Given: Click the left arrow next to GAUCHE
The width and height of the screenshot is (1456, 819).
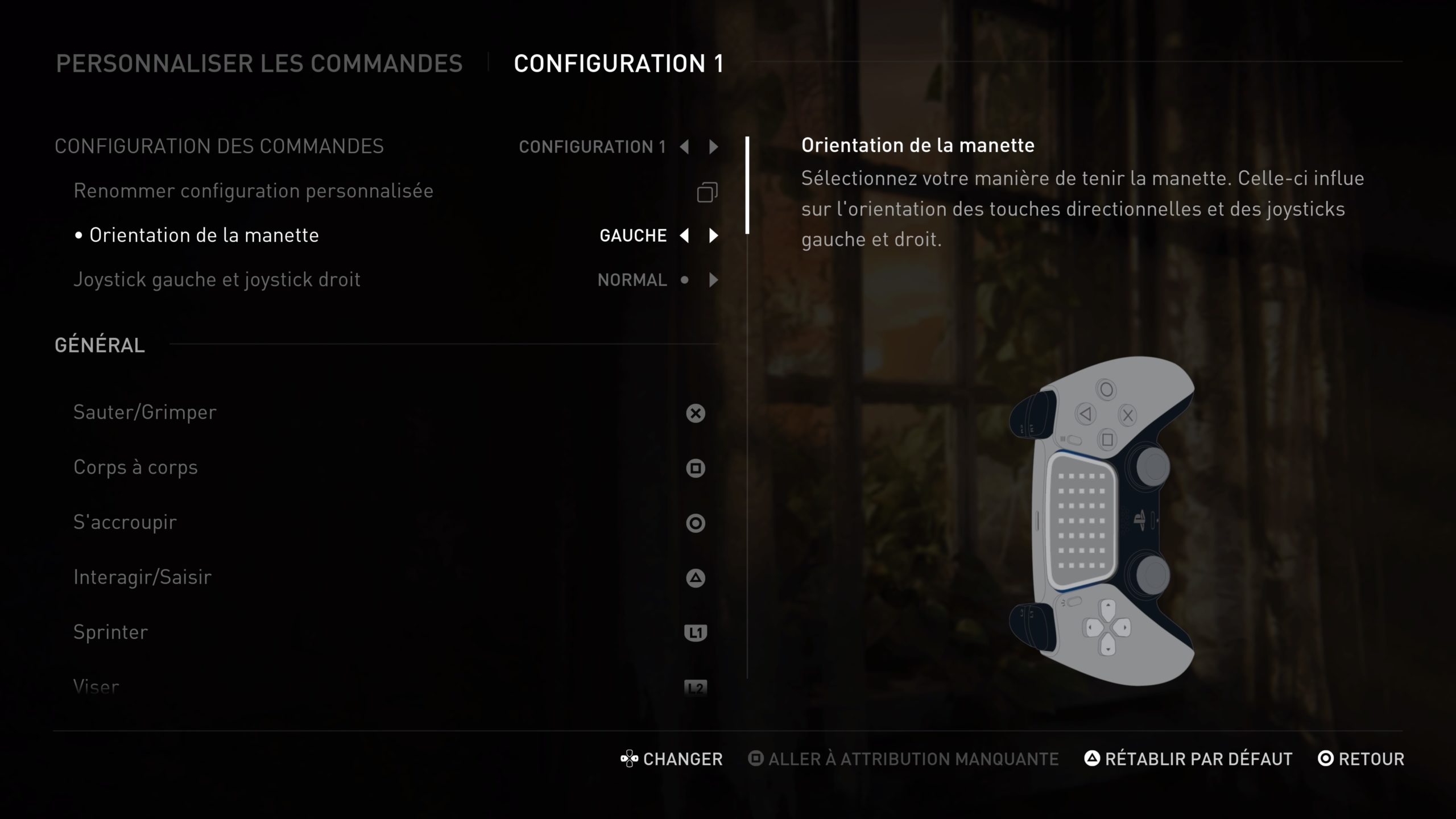Looking at the screenshot, I should (684, 235).
